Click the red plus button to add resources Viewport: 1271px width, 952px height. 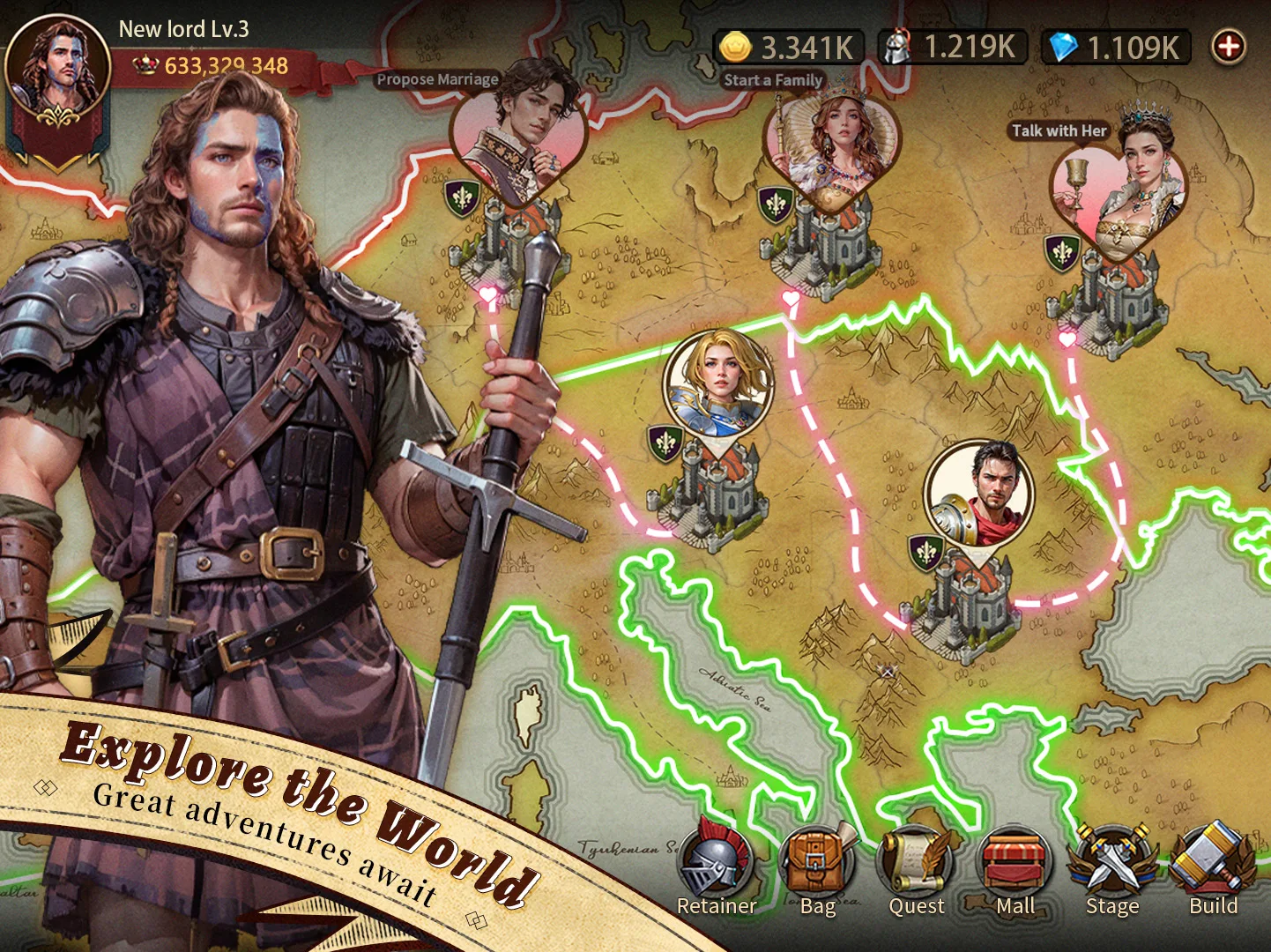1229,47
